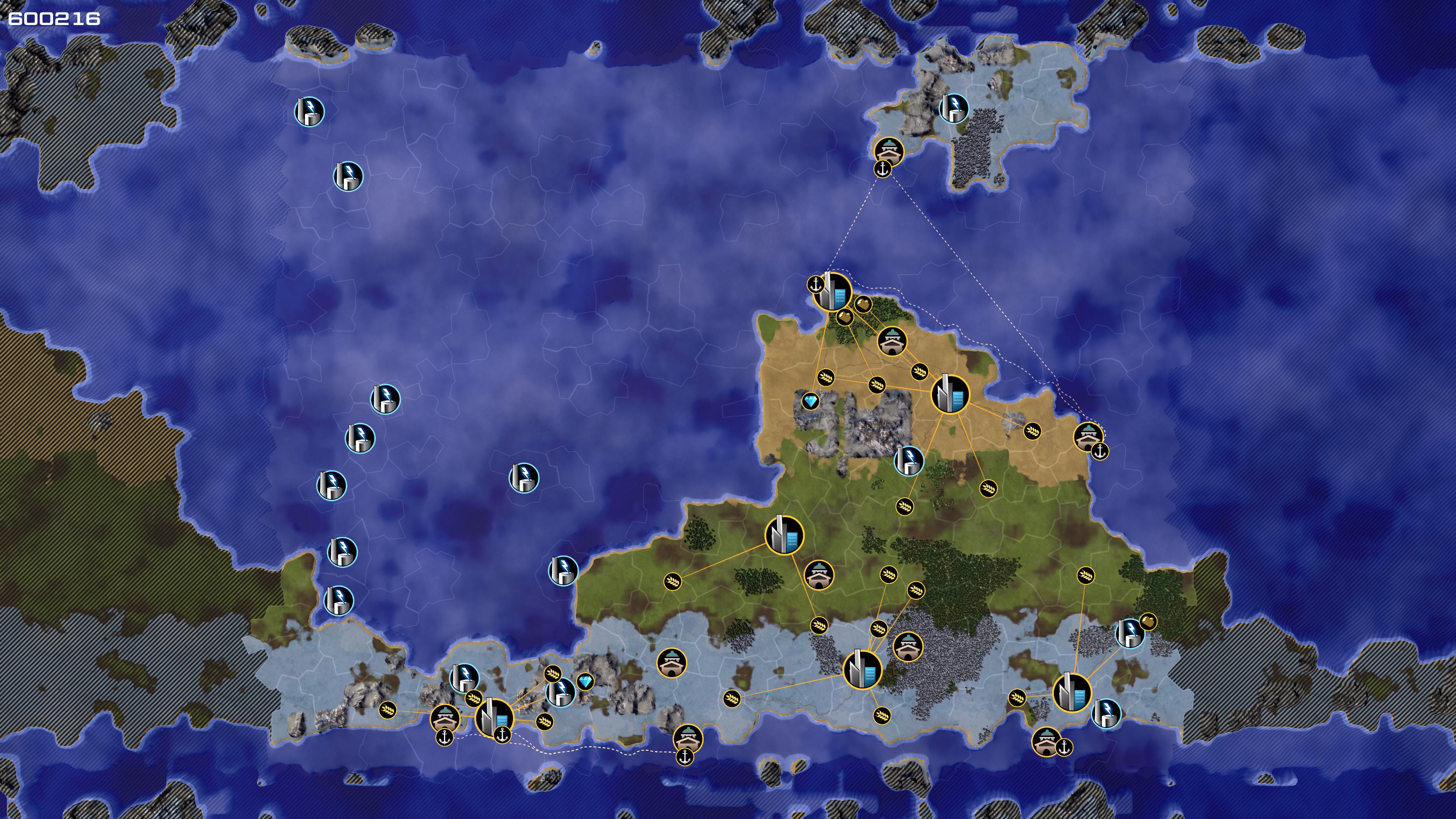Select the city marker in the central grassland
Viewport: 1456px width, 819px height.
[784, 535]
